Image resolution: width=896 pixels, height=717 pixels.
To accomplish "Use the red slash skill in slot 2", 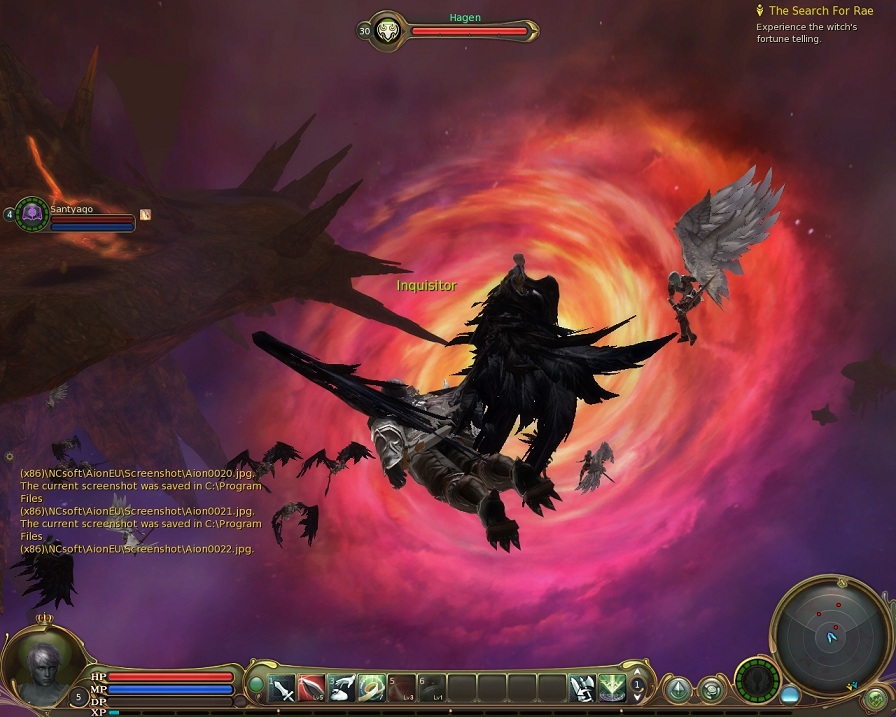I will 313,688.
